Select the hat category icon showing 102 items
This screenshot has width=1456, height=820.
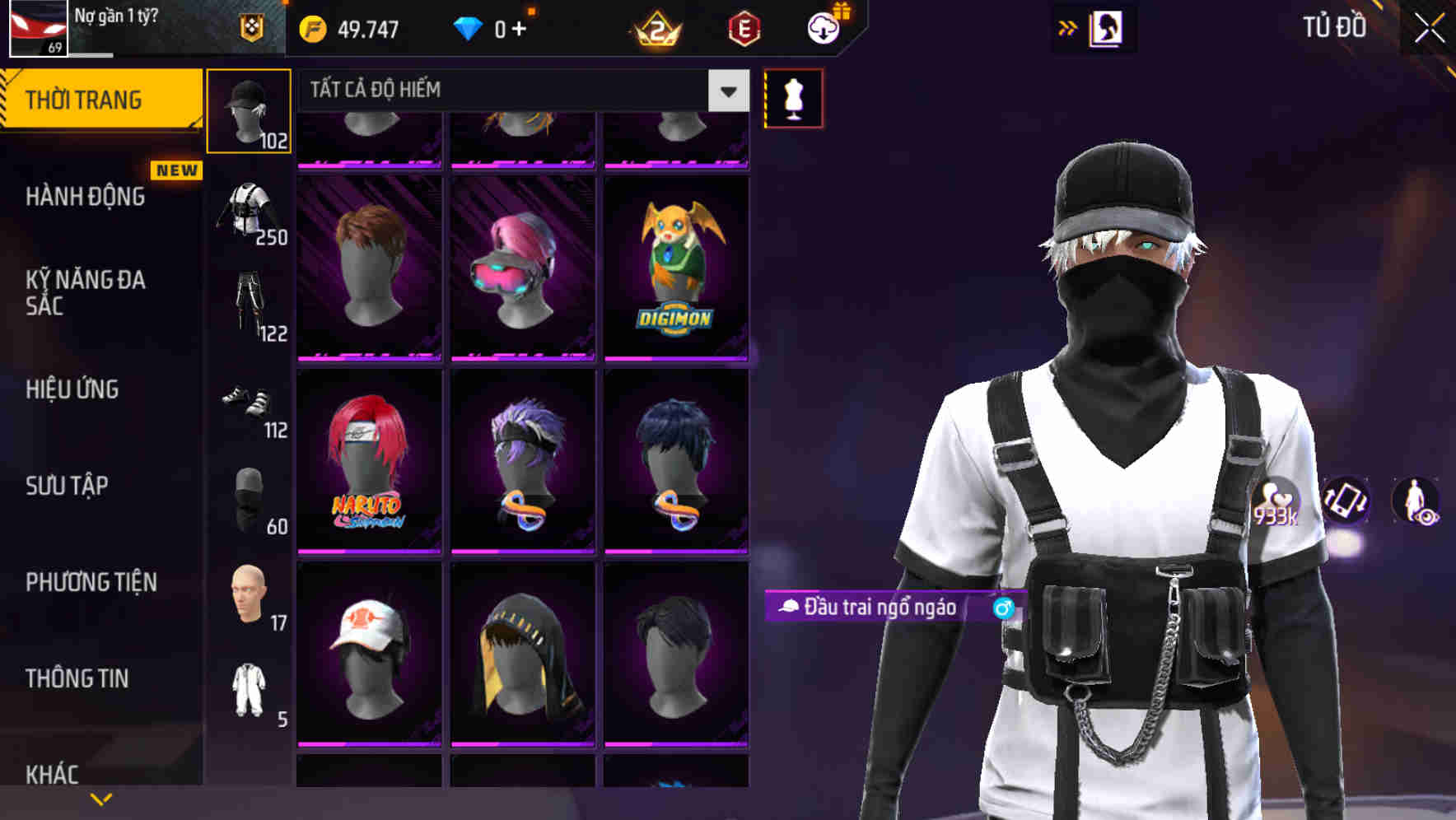(x=249, y=109)
